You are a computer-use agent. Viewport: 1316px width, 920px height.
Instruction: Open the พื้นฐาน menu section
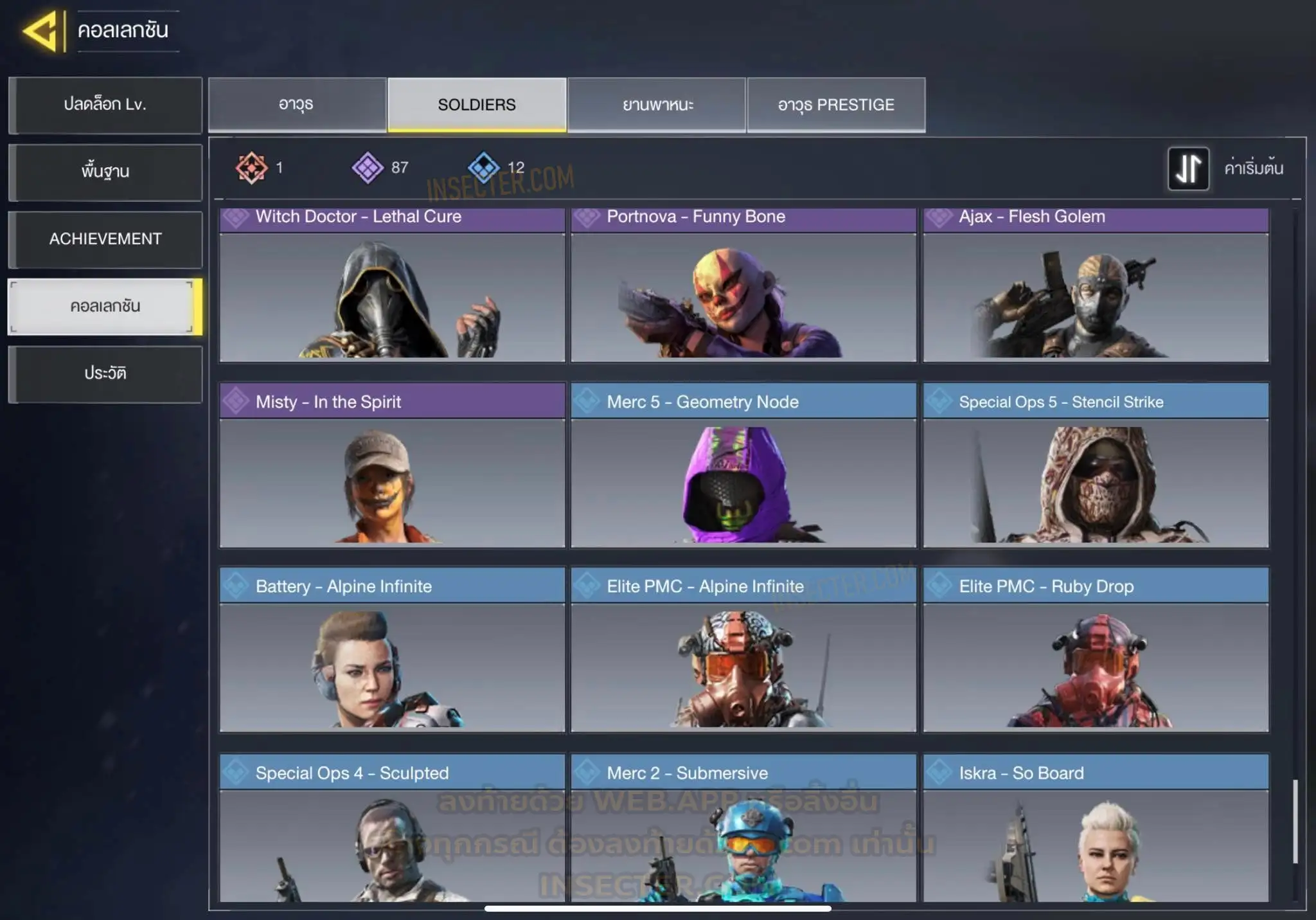(x=105, y=172)
